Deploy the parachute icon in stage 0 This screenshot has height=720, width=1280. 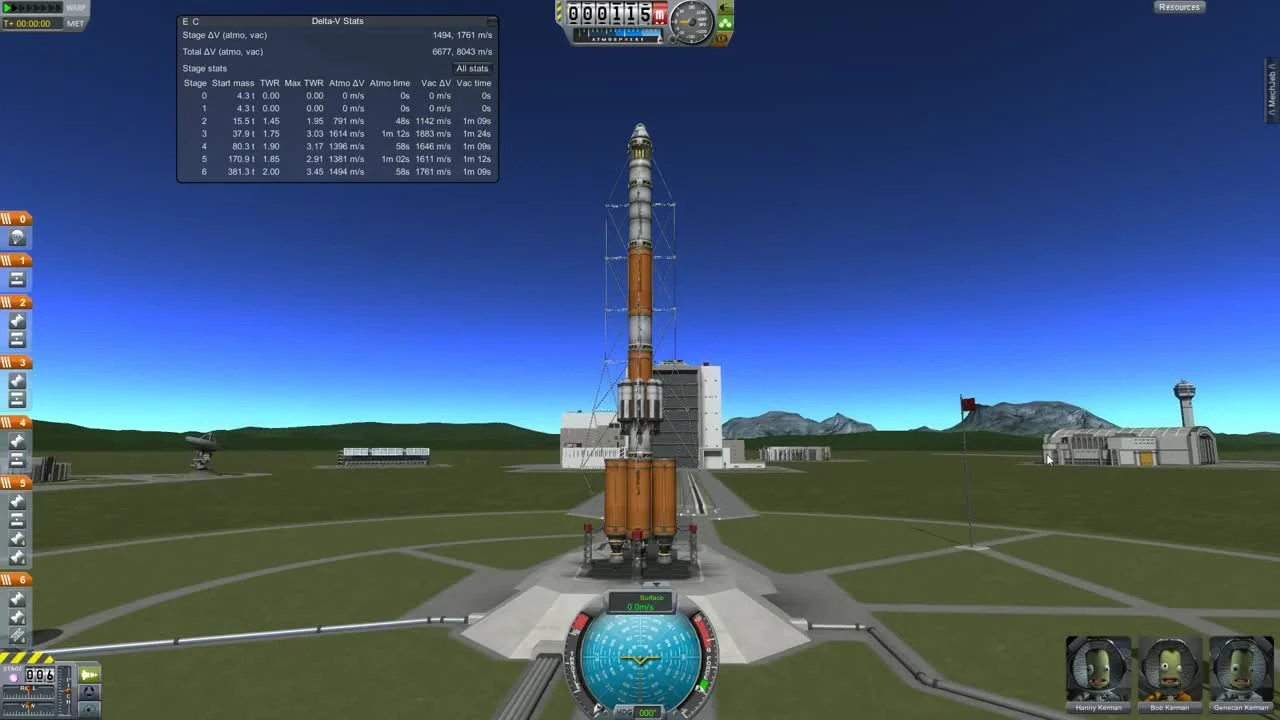(17, 235)
